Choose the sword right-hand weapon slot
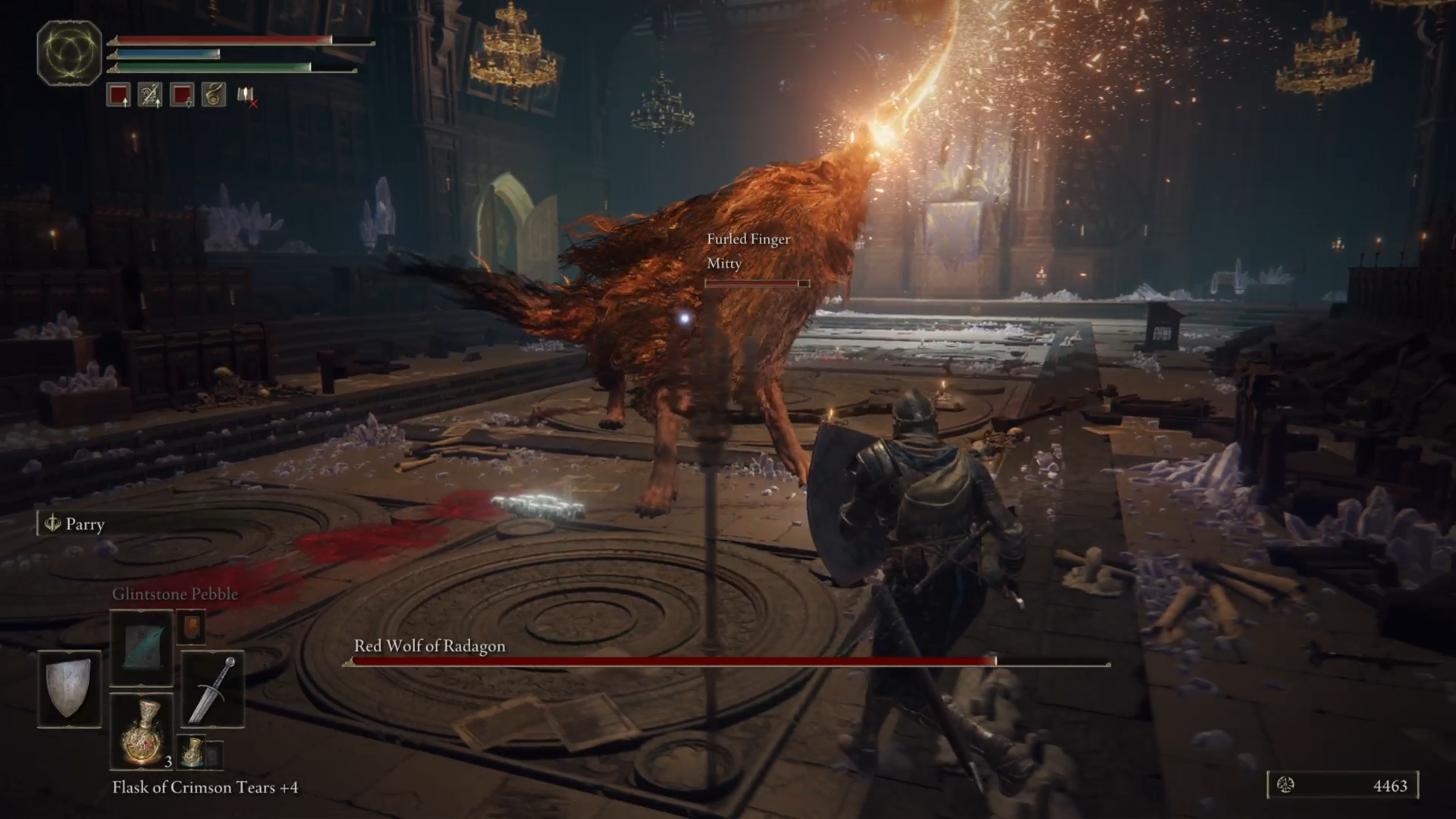 tap(212, 689)
